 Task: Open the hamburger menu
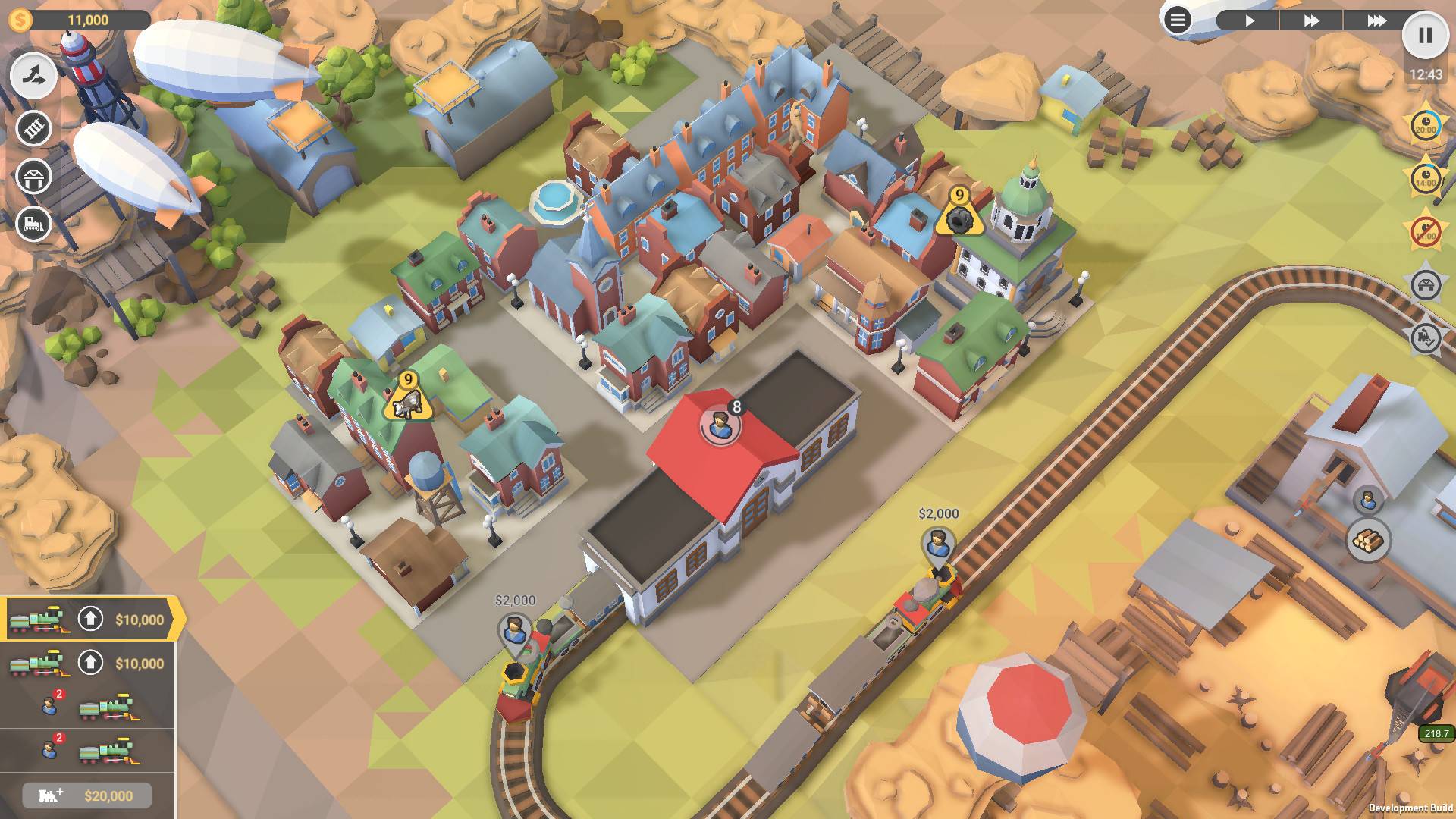pos(1177,20)
